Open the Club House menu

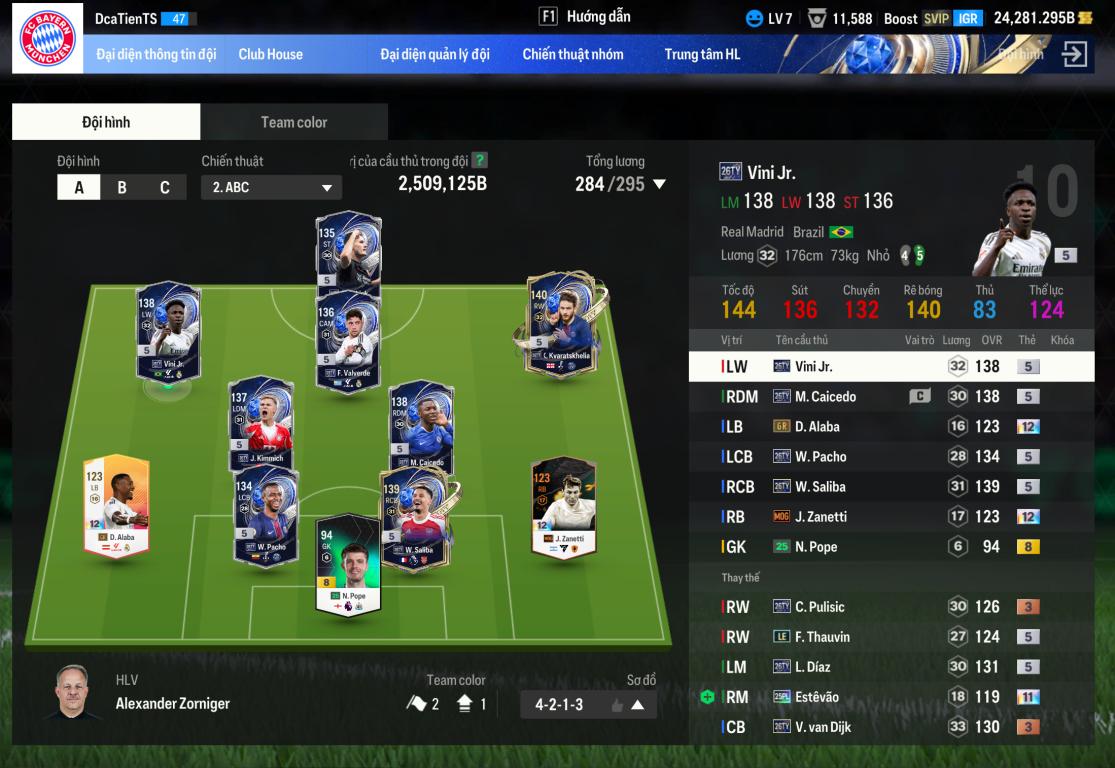coord(270,54)
